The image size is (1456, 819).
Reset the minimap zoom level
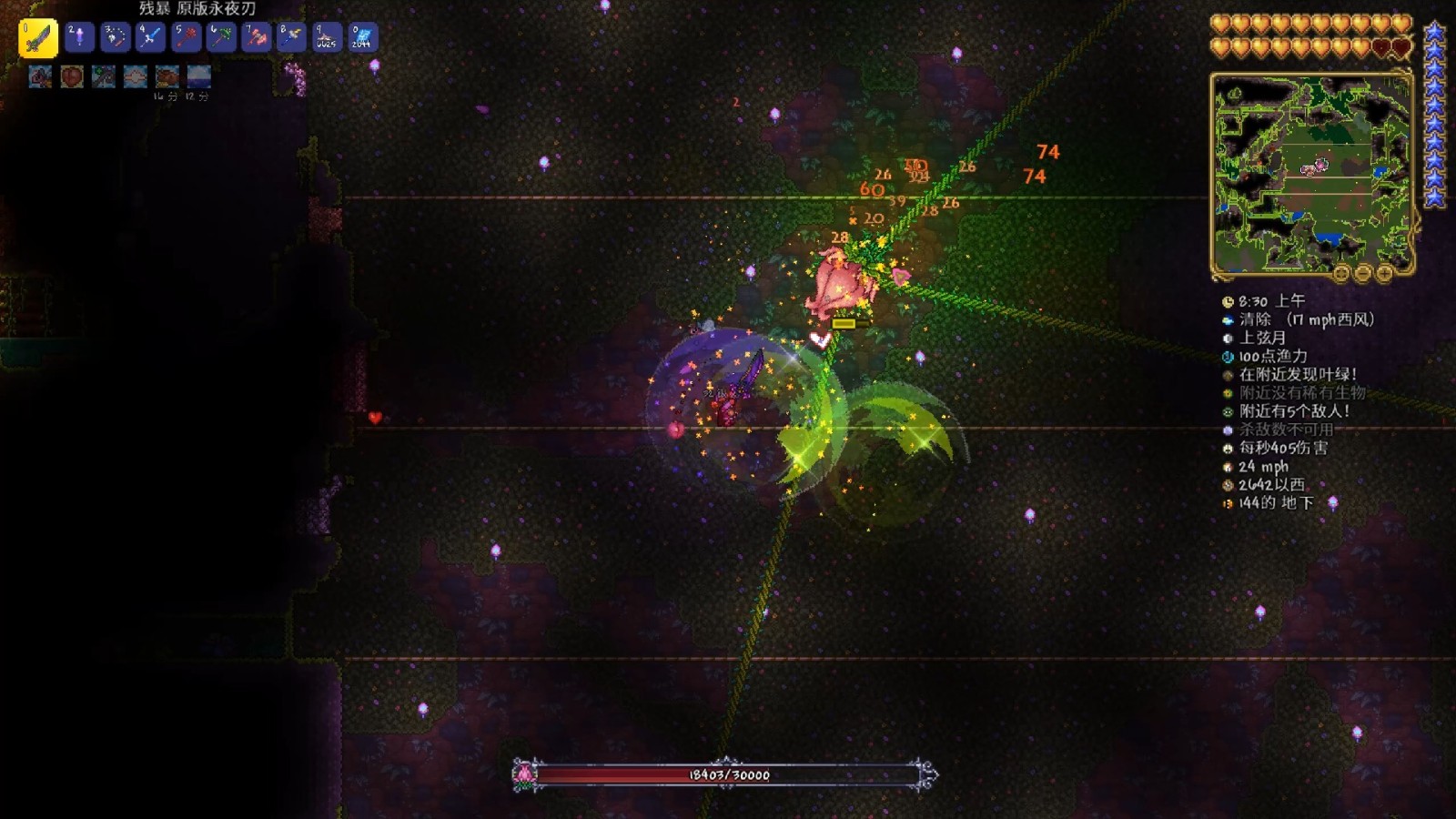coord(1340,273)
